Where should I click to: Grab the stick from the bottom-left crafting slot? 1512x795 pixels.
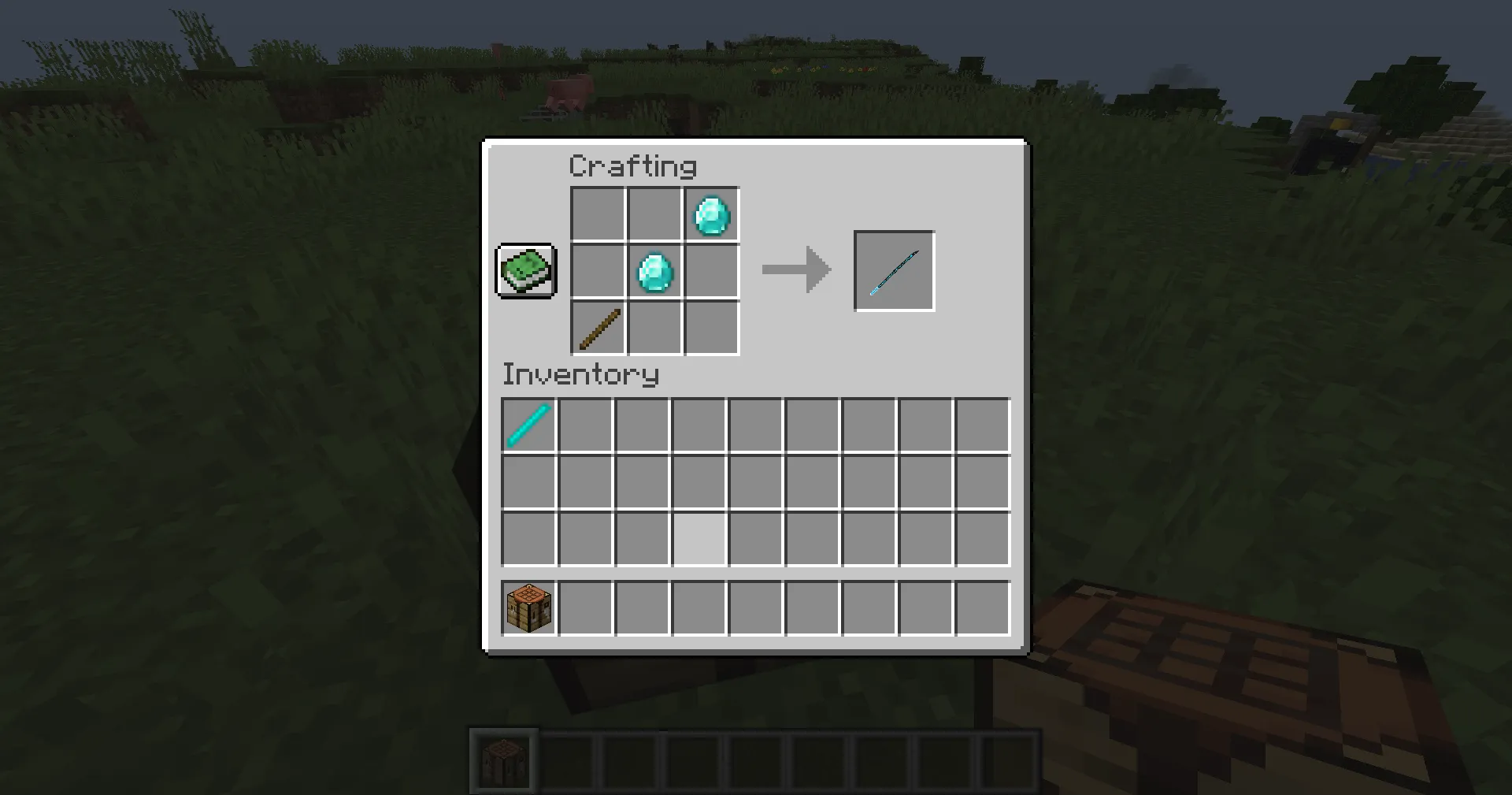[598, 329]
